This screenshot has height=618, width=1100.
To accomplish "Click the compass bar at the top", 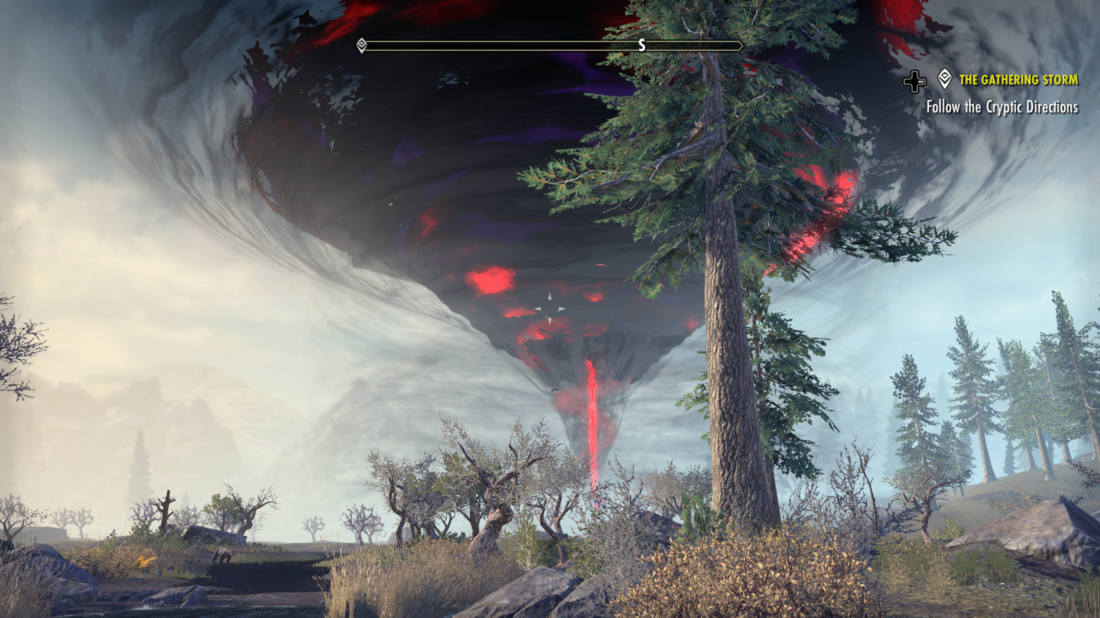I will pyautogui.click(x=551, y=45).
